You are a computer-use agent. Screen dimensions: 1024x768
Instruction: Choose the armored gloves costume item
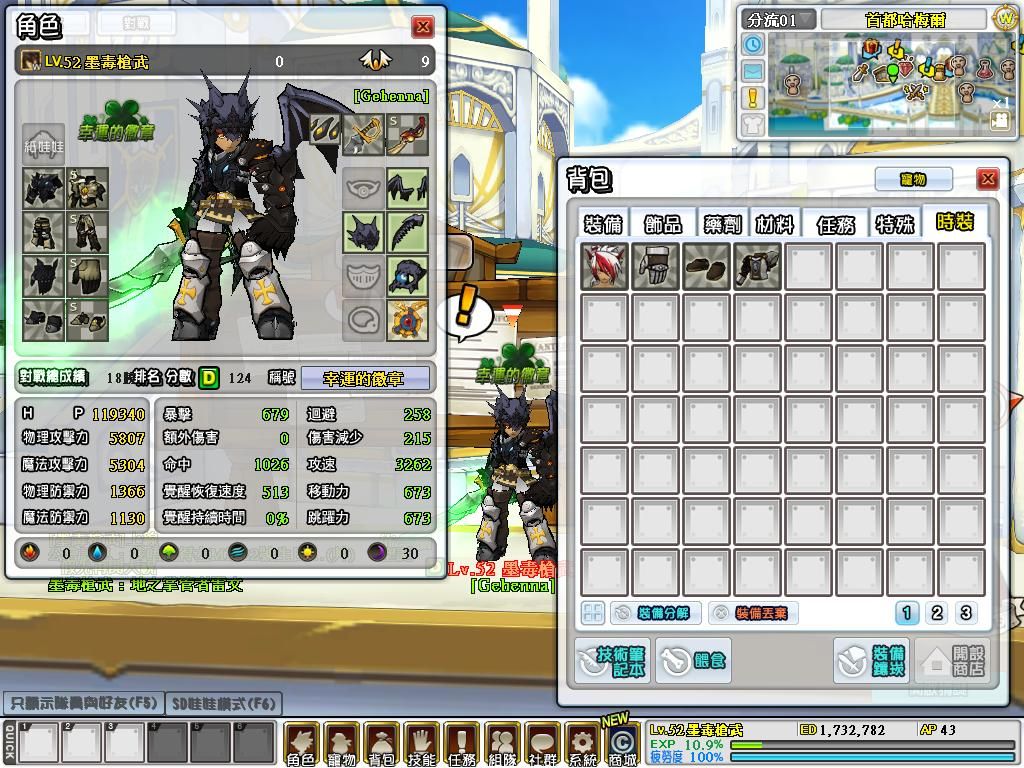tap(656, 267)
